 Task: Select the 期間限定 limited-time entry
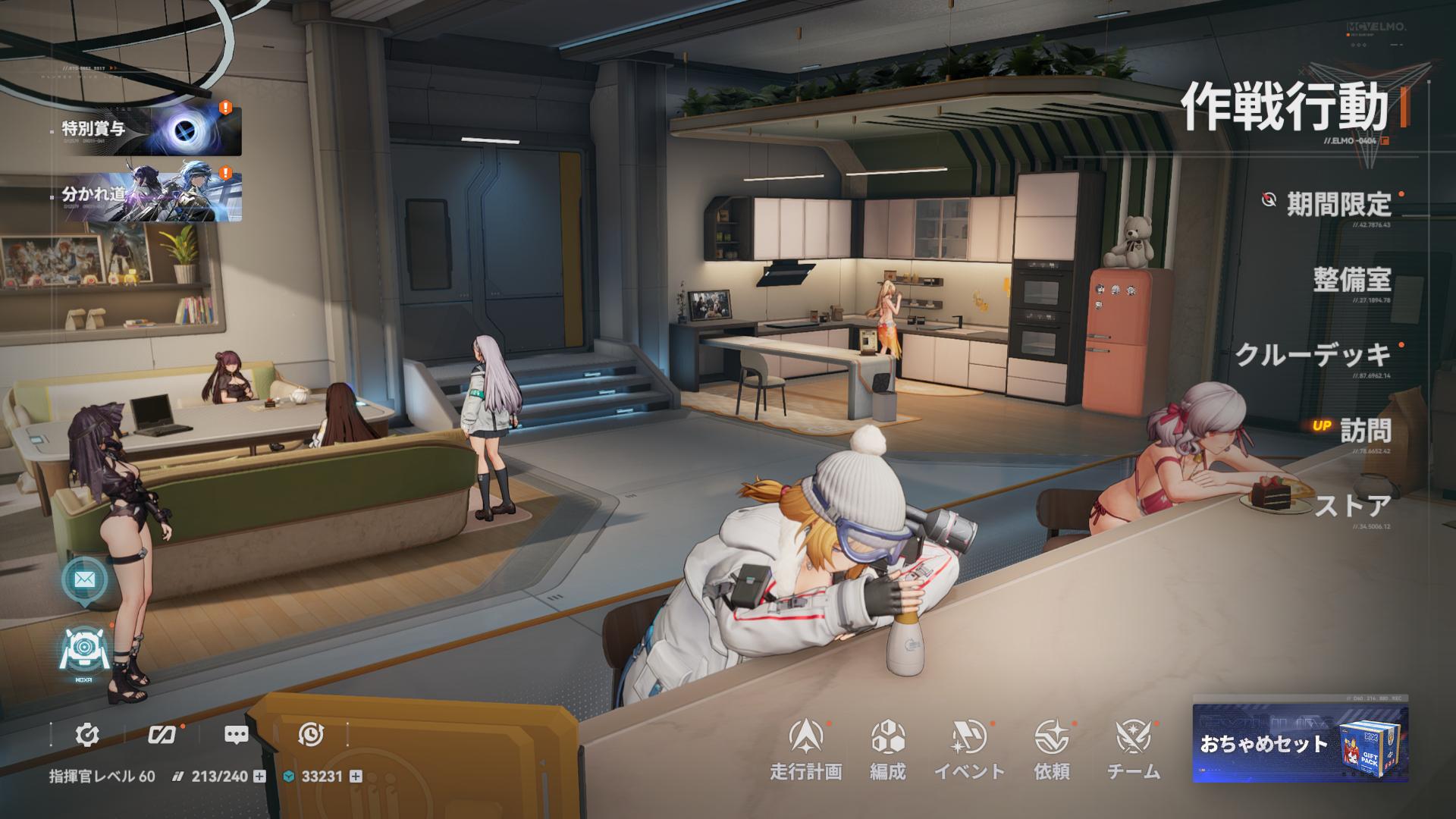[1338, 203]
